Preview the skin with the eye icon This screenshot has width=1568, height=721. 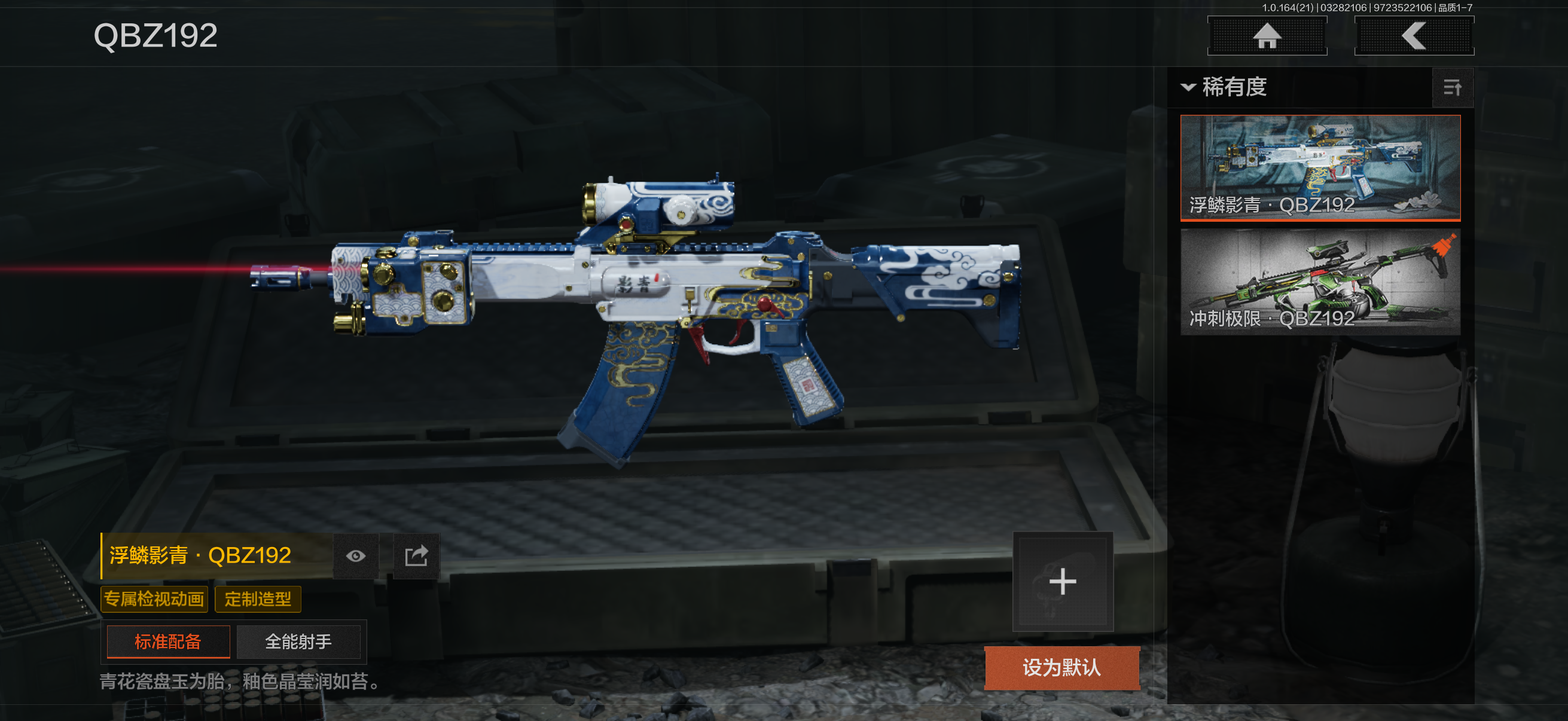tap(356, 555)
